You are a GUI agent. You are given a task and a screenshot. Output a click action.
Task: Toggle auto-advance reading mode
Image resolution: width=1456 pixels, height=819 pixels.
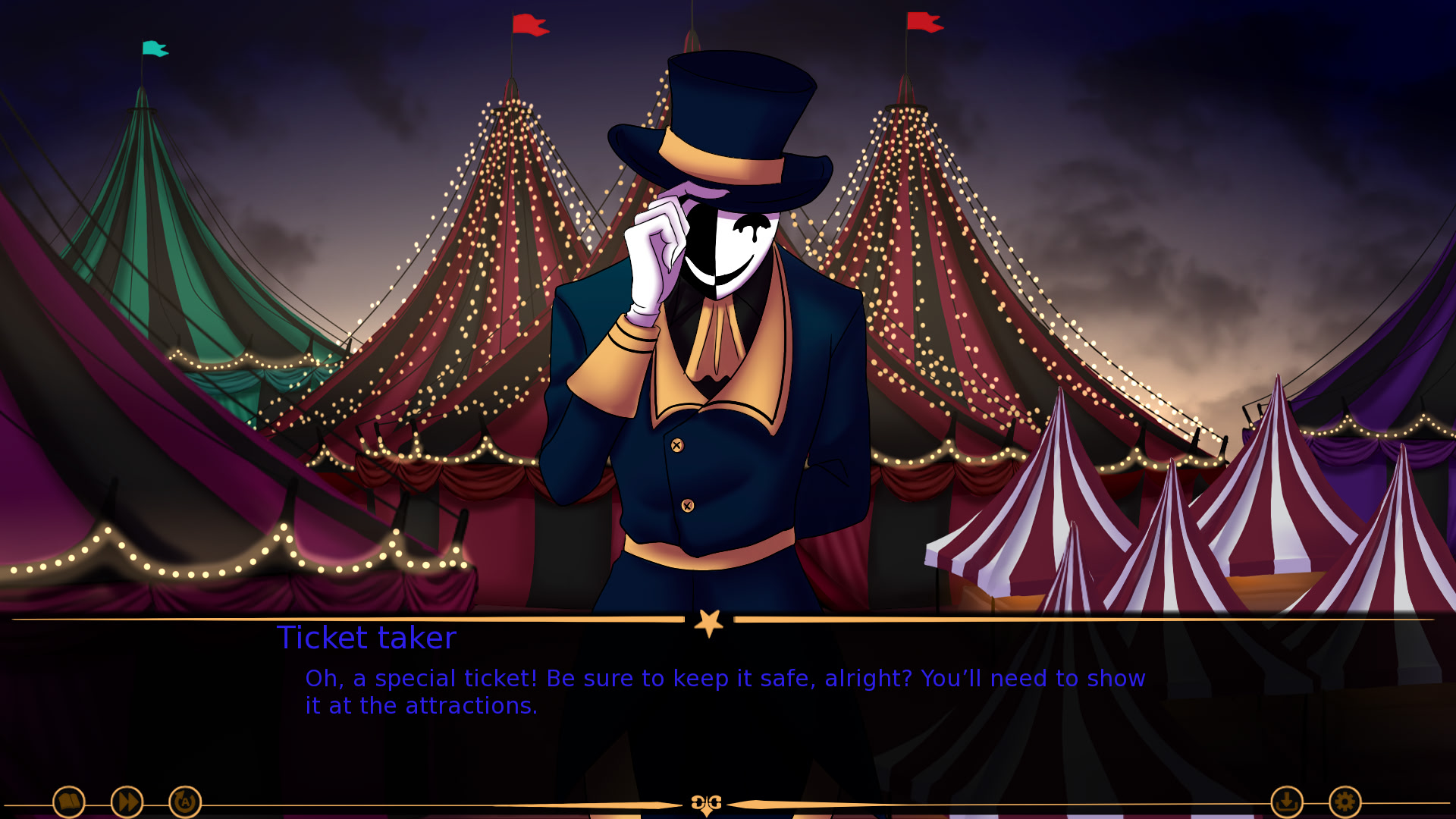(184, 802)
